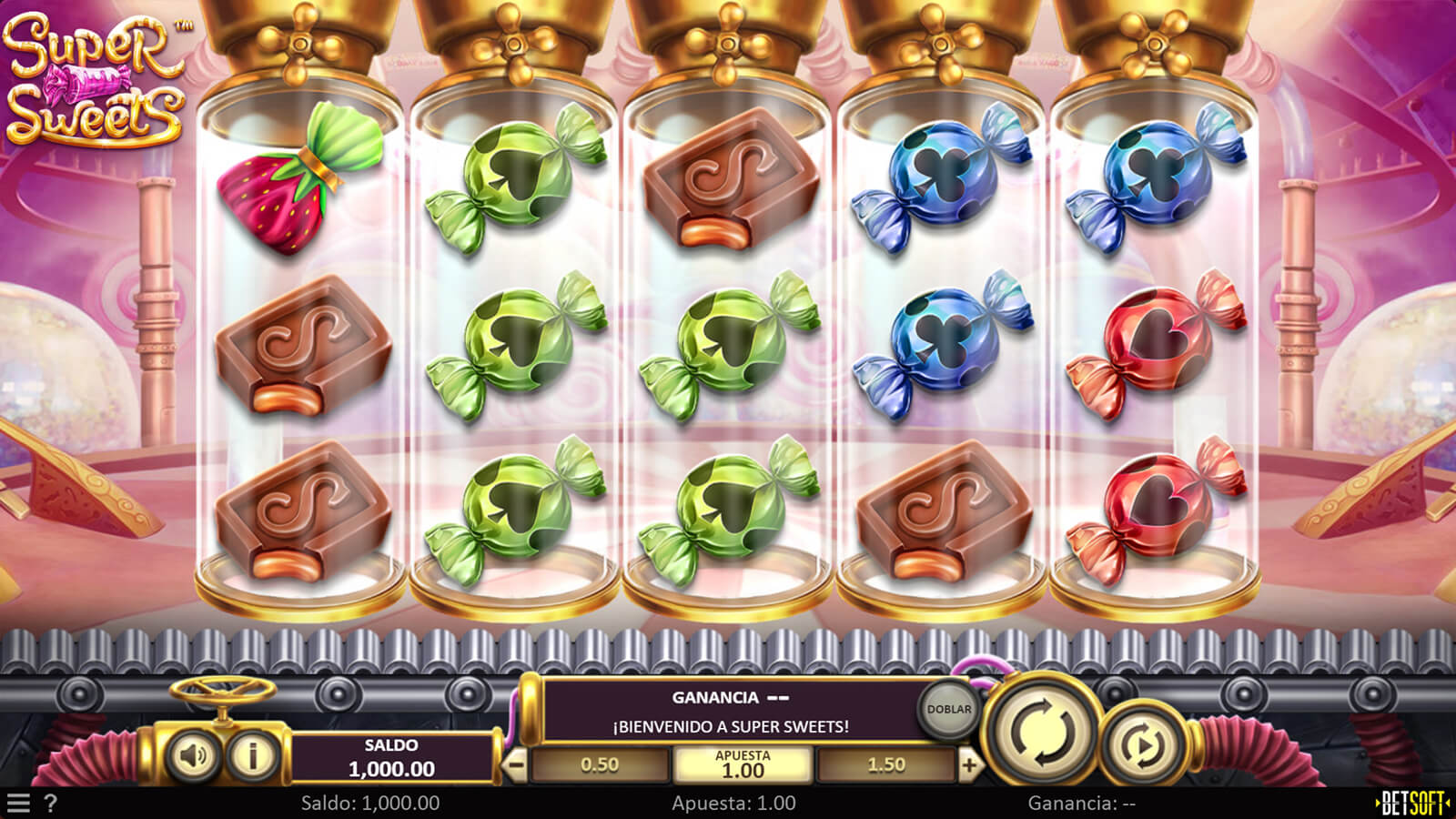Mute sound with the speaker icon
The width and height of the screenshot is (1456, 819).
tap(193, 754)
